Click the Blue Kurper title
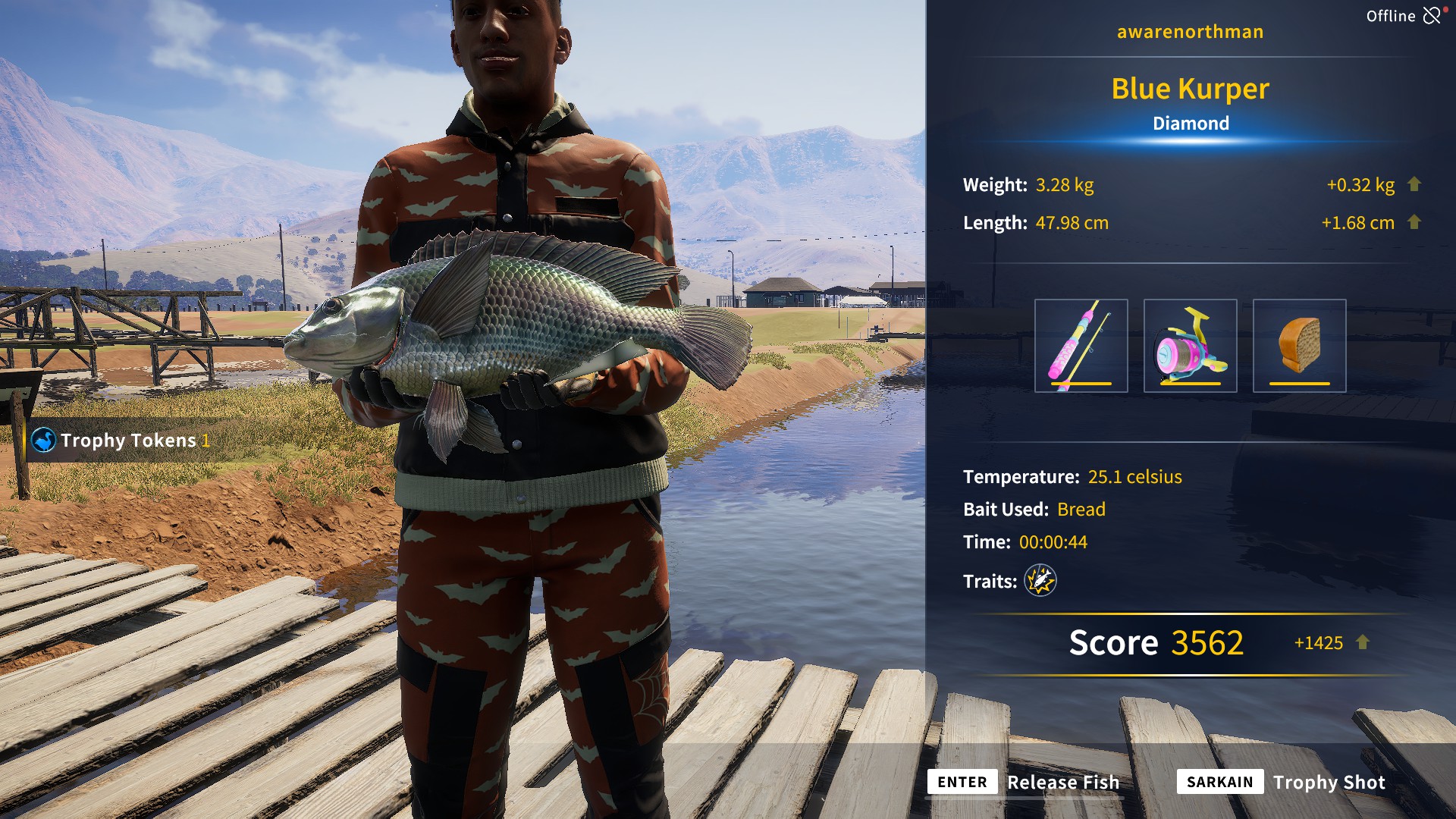This screenshot has height=819, width=1456. coord(1189,89)
